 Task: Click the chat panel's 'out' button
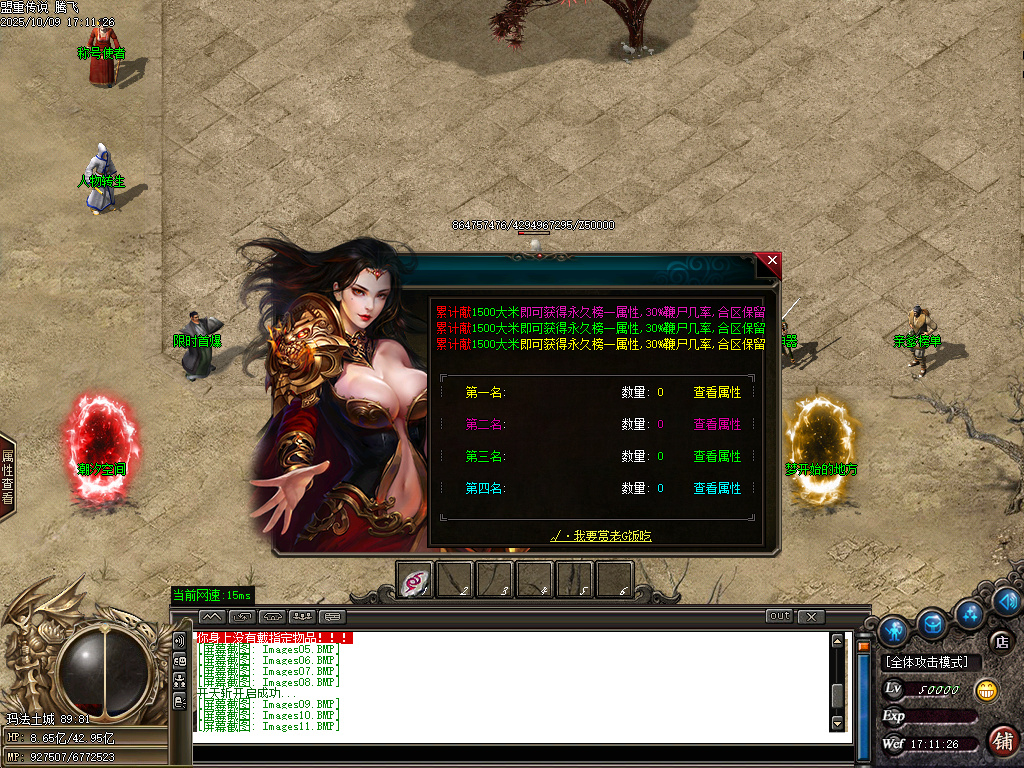click(779, 616)
